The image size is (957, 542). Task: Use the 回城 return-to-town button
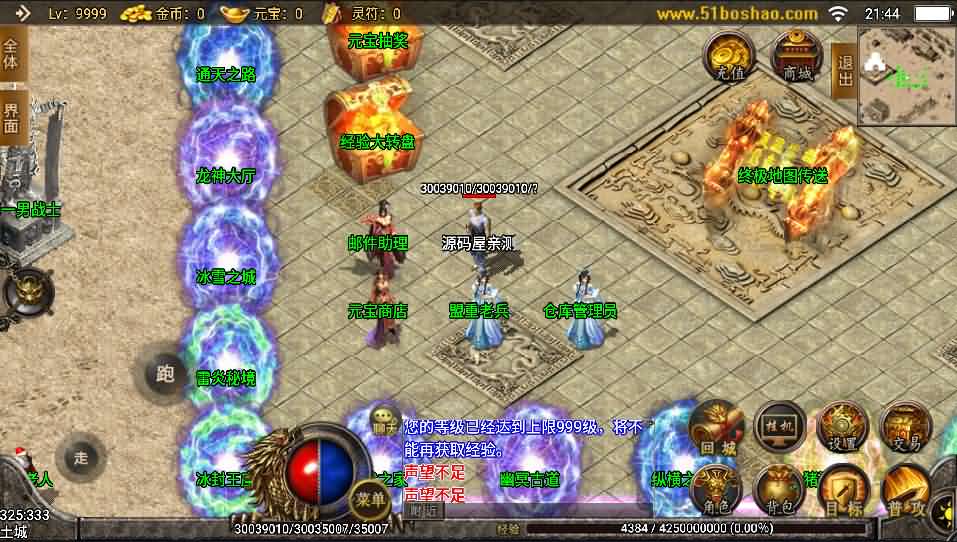[714, 428]
